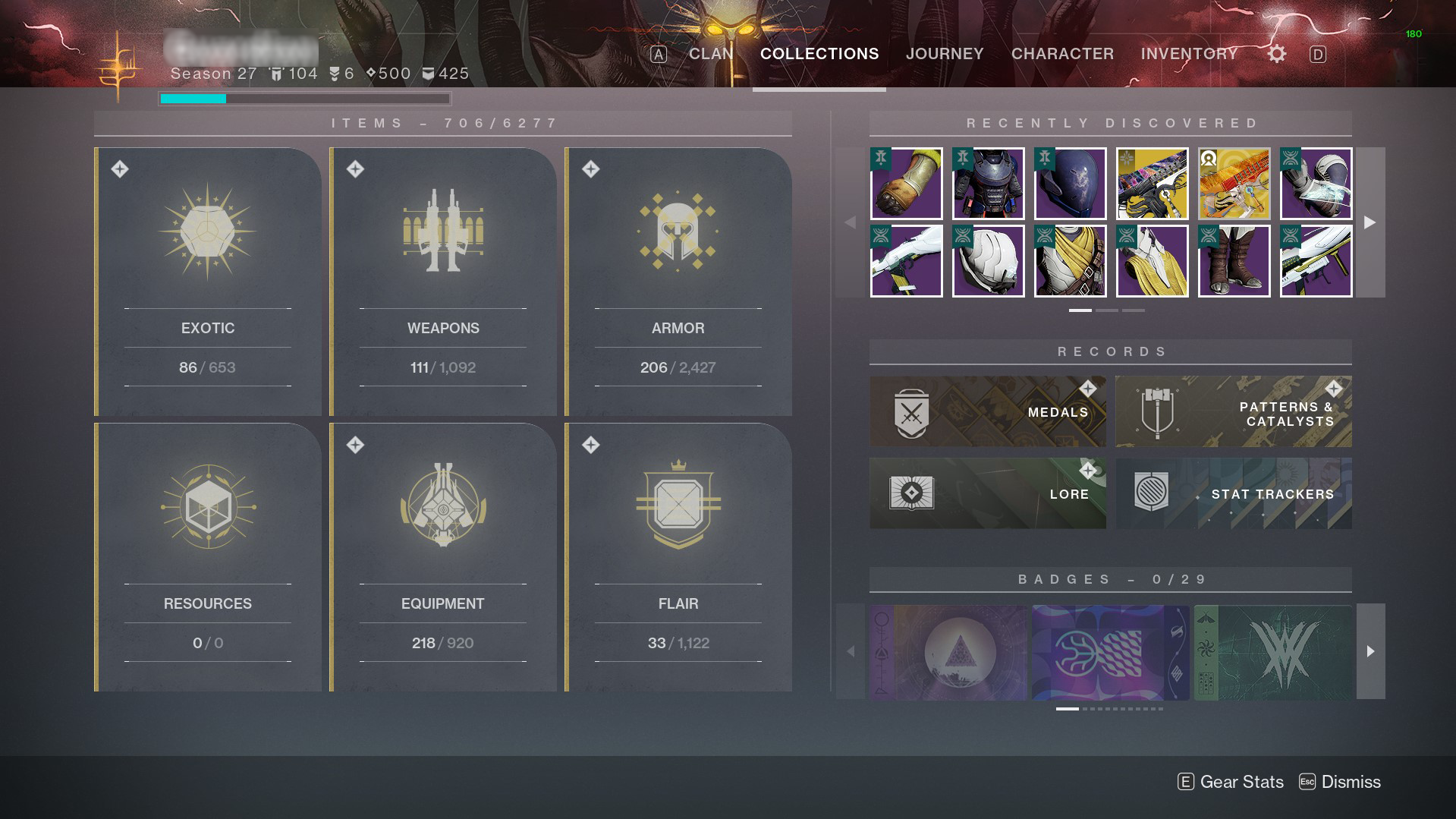This screenshot has width=1456, height=819.
Task: Switch to the Clan tab
Action: coord(711,54)
